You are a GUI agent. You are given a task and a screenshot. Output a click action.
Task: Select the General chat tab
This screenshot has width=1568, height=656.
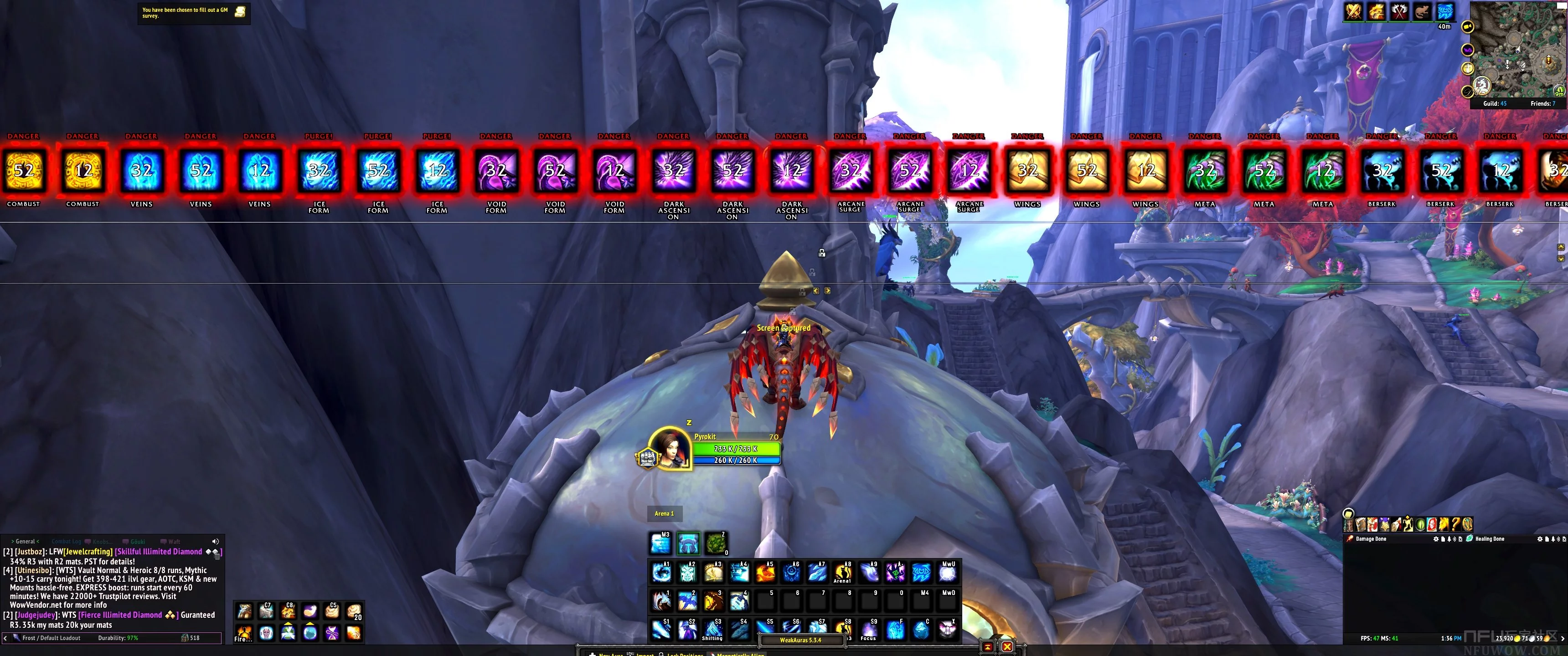(x=25, y=541)
